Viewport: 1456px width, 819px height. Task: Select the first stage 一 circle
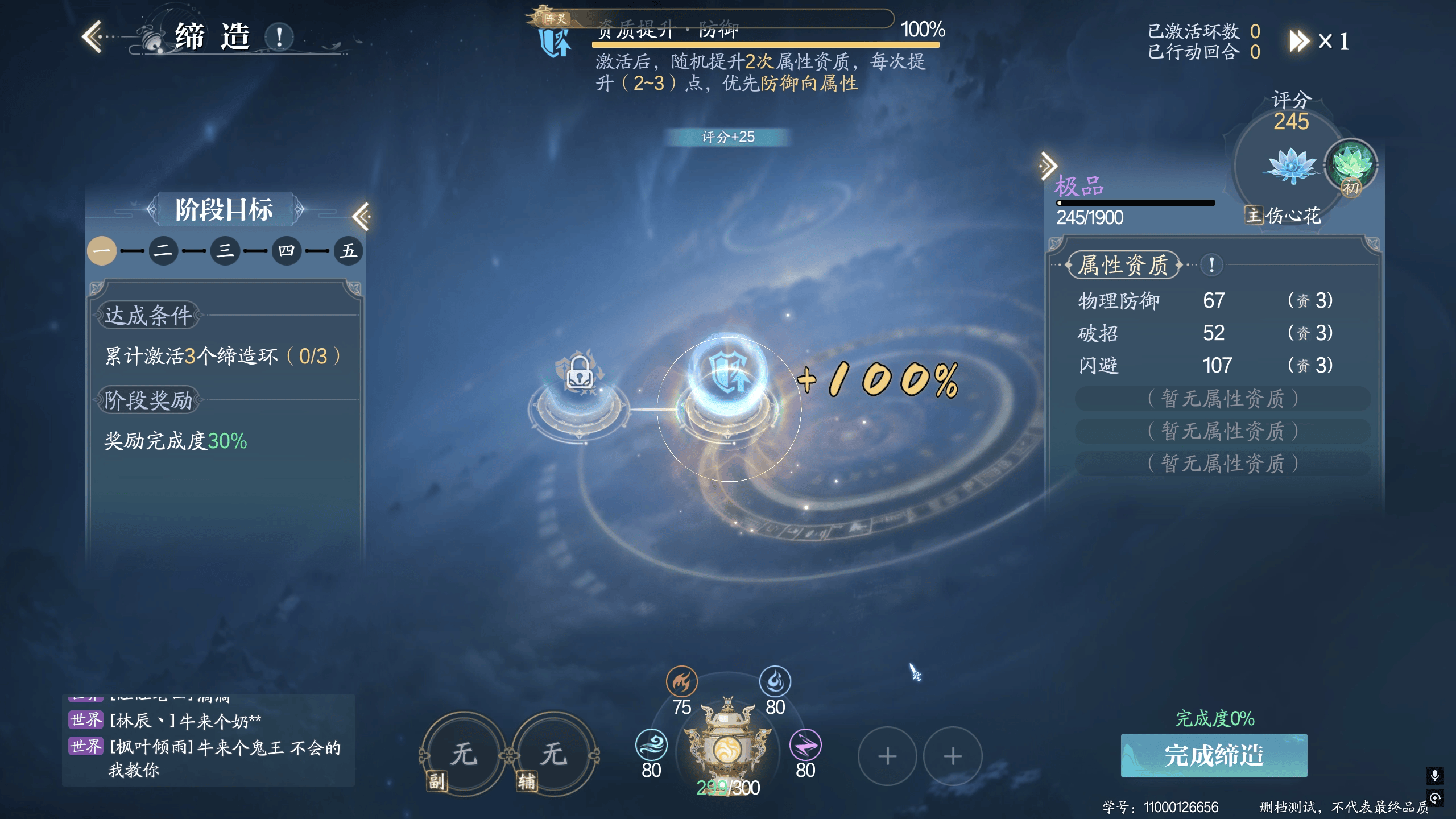[102, 251]
